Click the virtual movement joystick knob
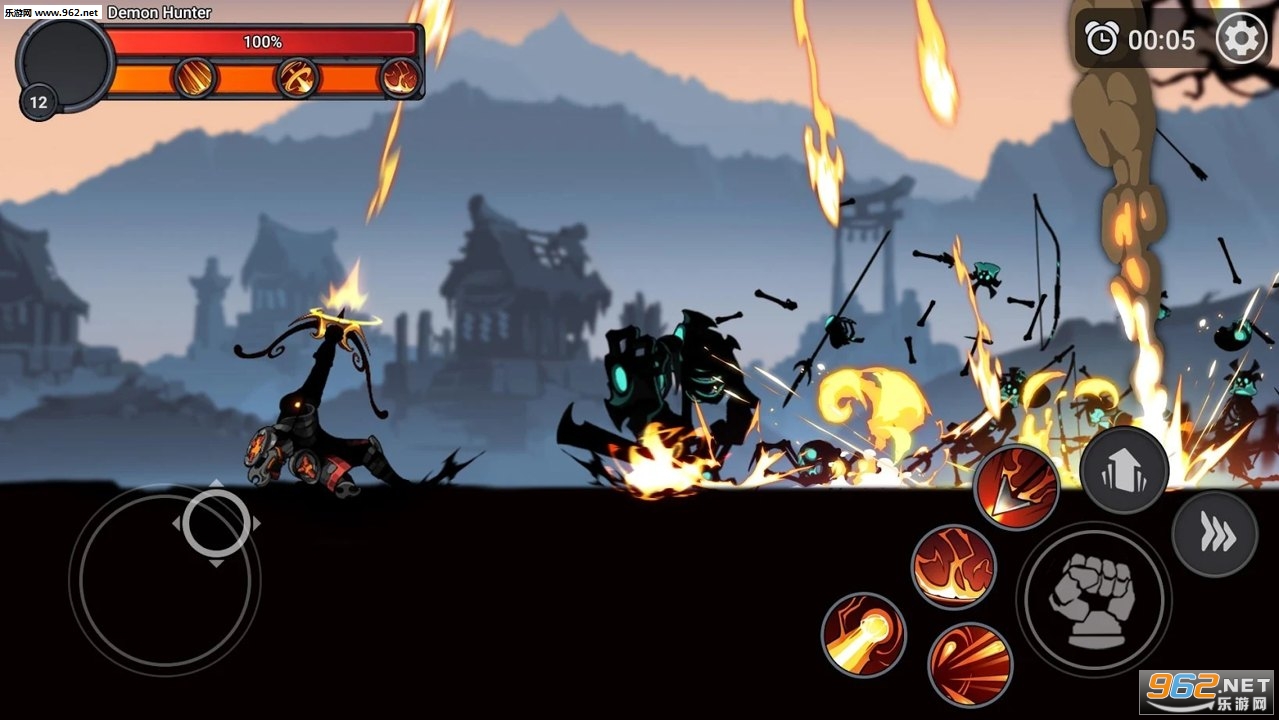 point(216,523)
